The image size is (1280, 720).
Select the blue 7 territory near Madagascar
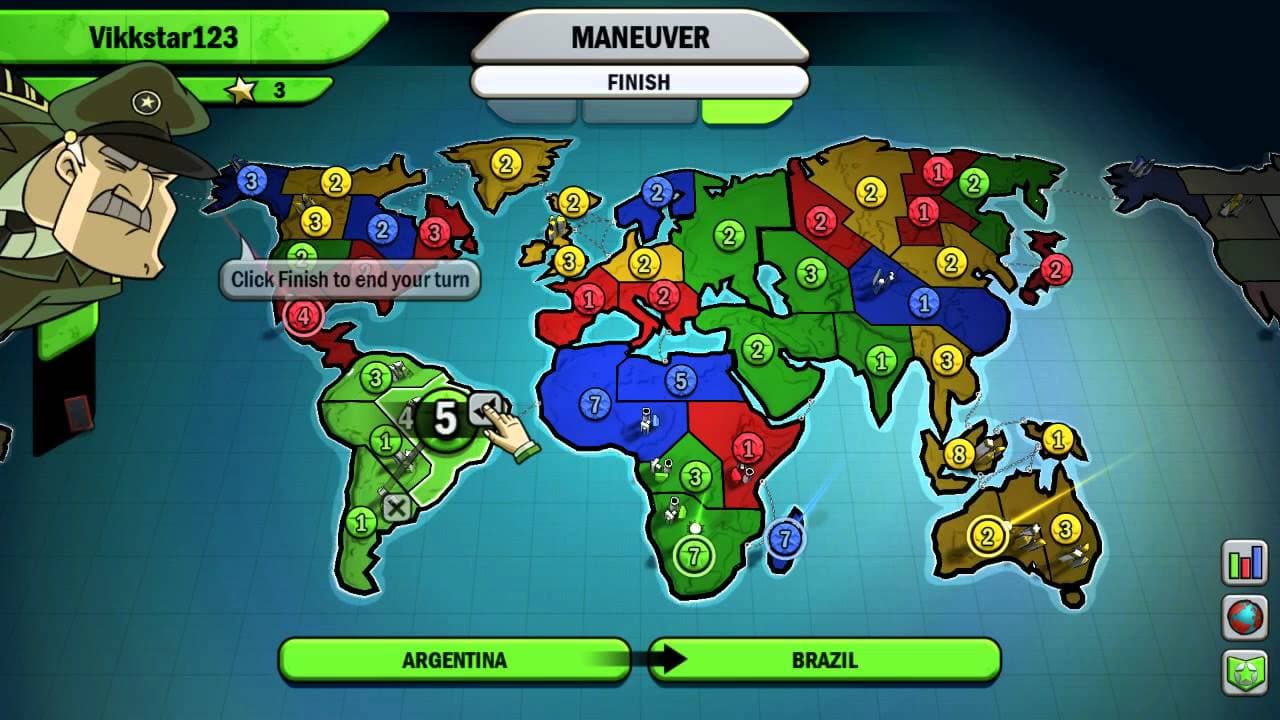pyautogui.click(x=785, y=538)
